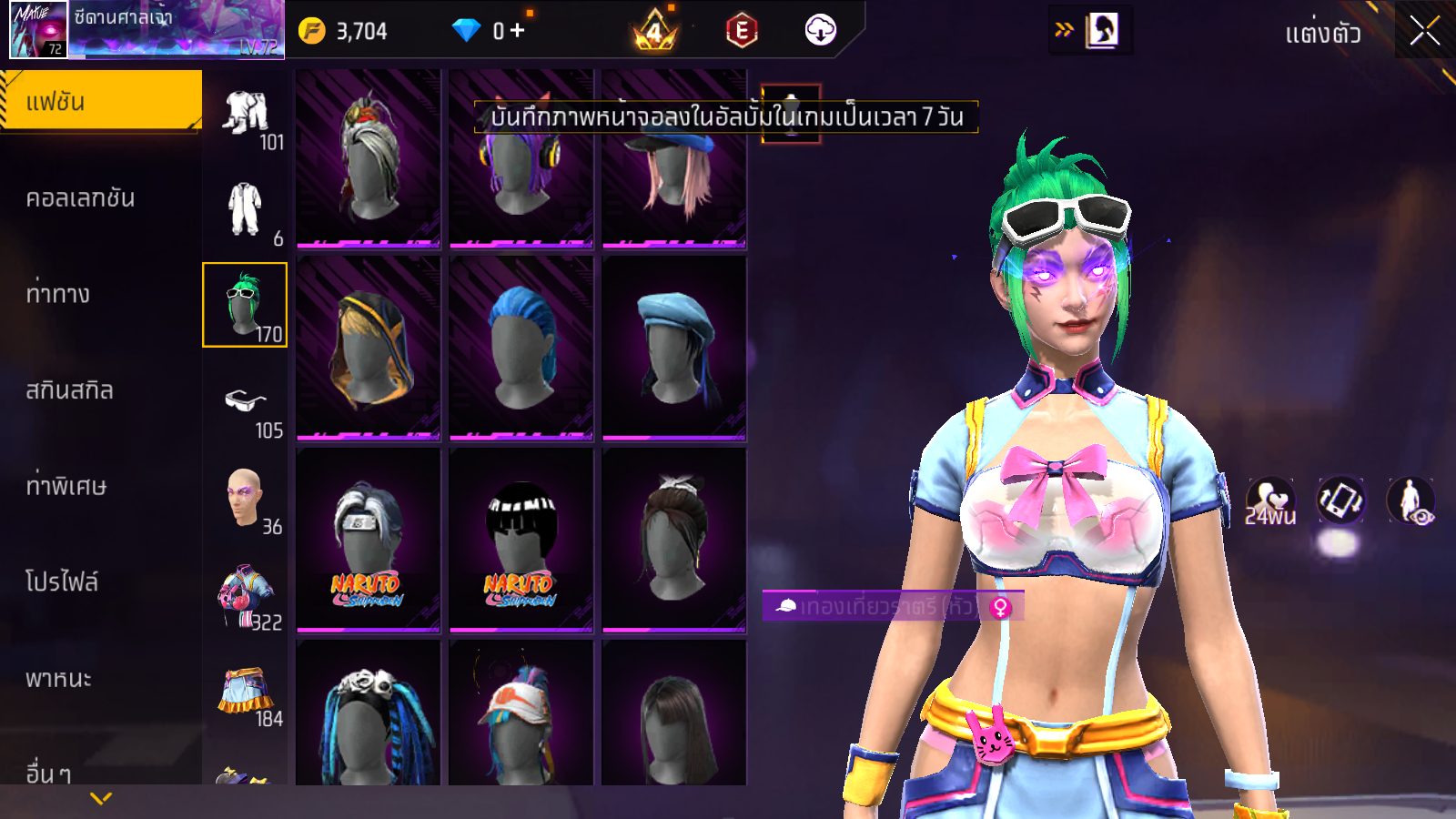
Task: Choose the black bowl-cut Naruto hairstyle
Action: pos(521,540)
